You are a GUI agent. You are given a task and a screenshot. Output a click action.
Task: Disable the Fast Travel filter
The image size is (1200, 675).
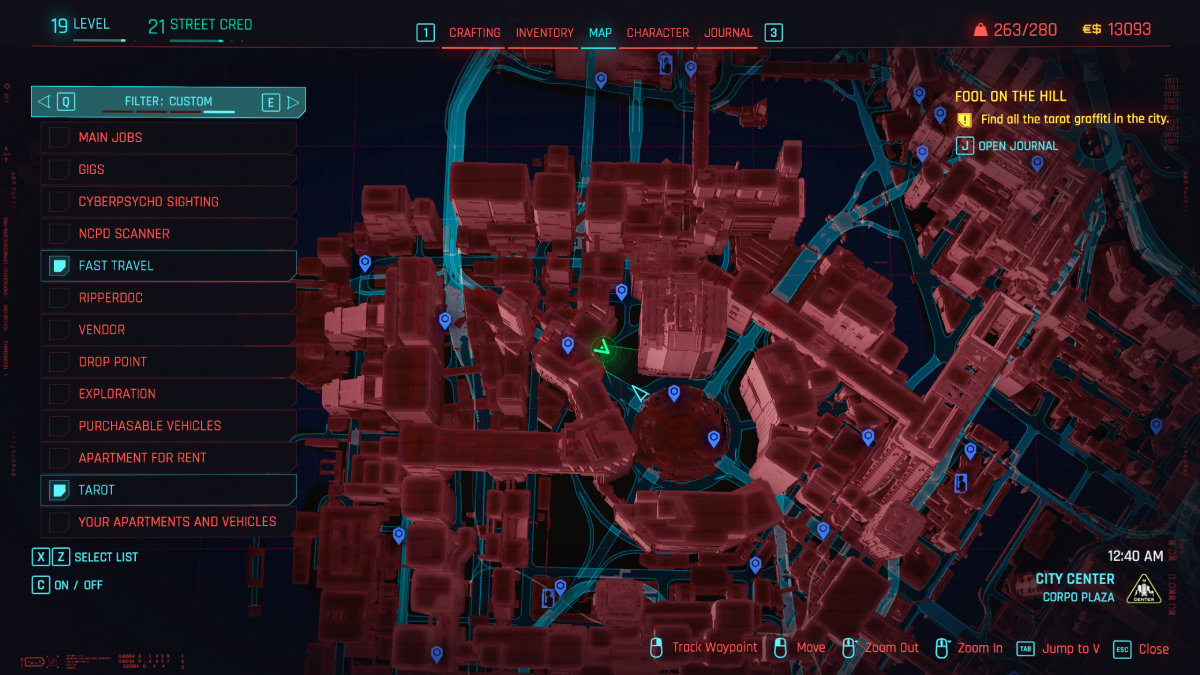pos(168,265)
